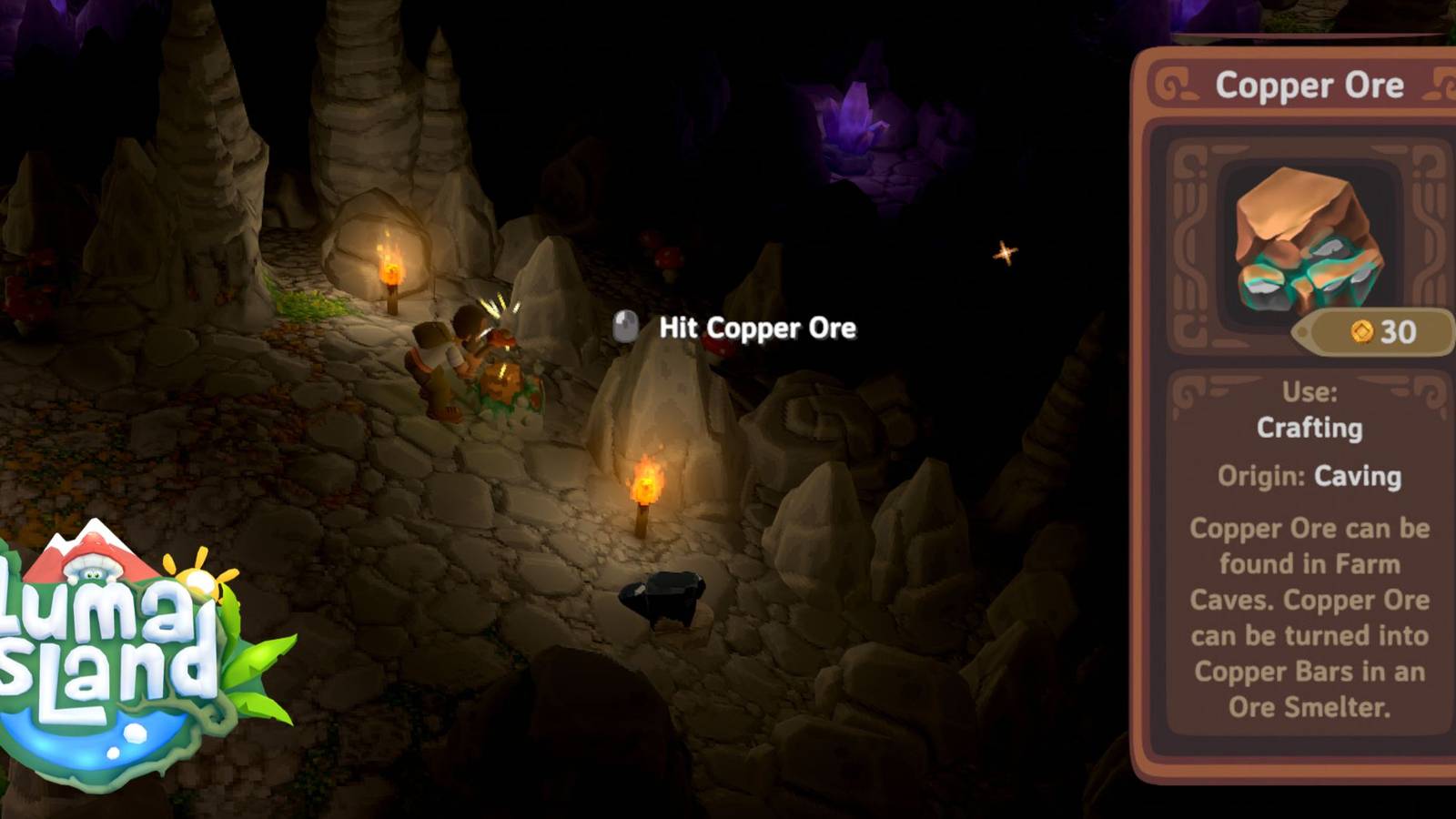Select the Use: Crafting label
Image resolution: width=1456 pixels, height=819 pixels.
click(1310, 414)
